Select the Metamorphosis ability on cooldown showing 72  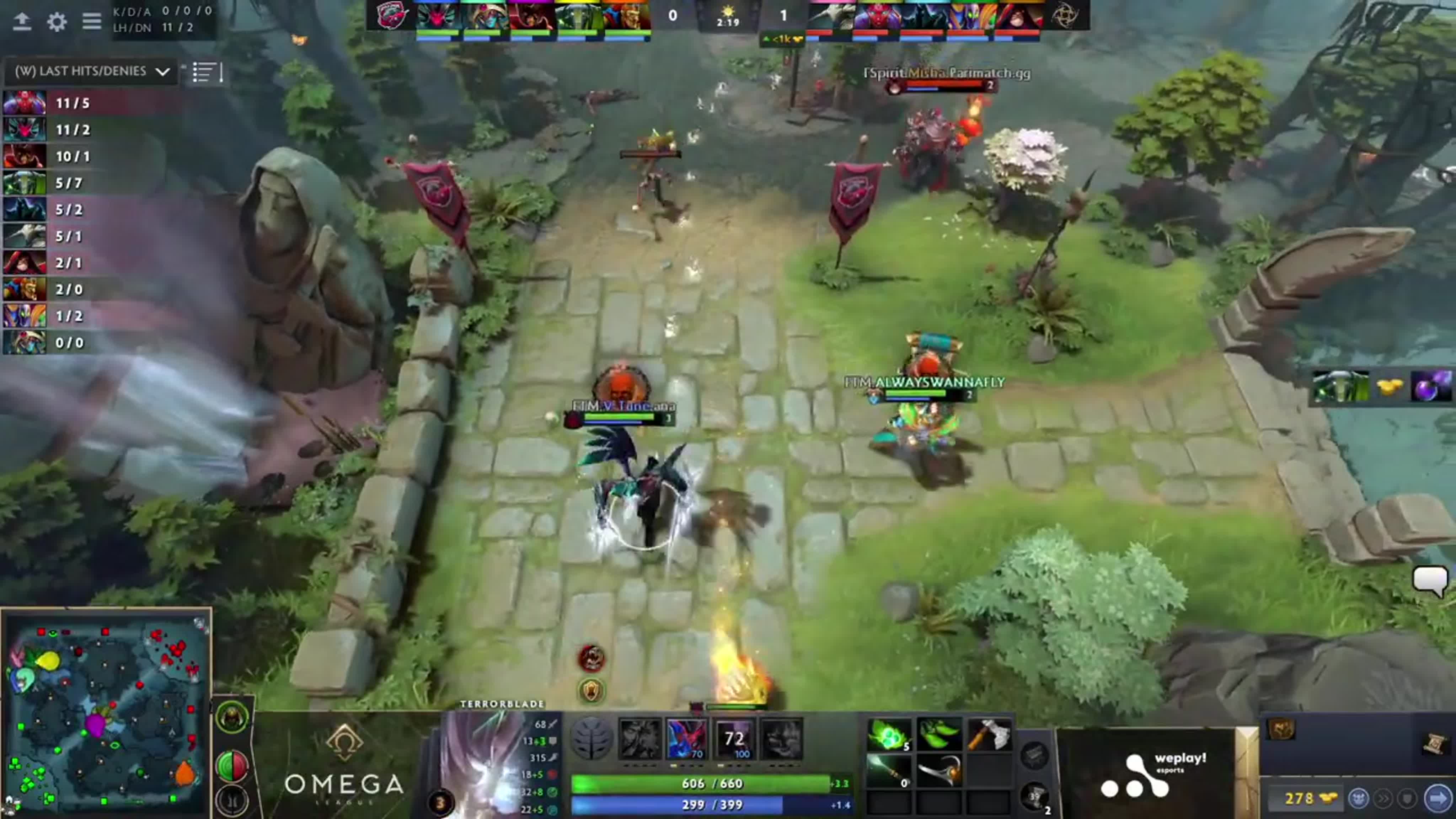pyautogui.click(x=734, y=738)
